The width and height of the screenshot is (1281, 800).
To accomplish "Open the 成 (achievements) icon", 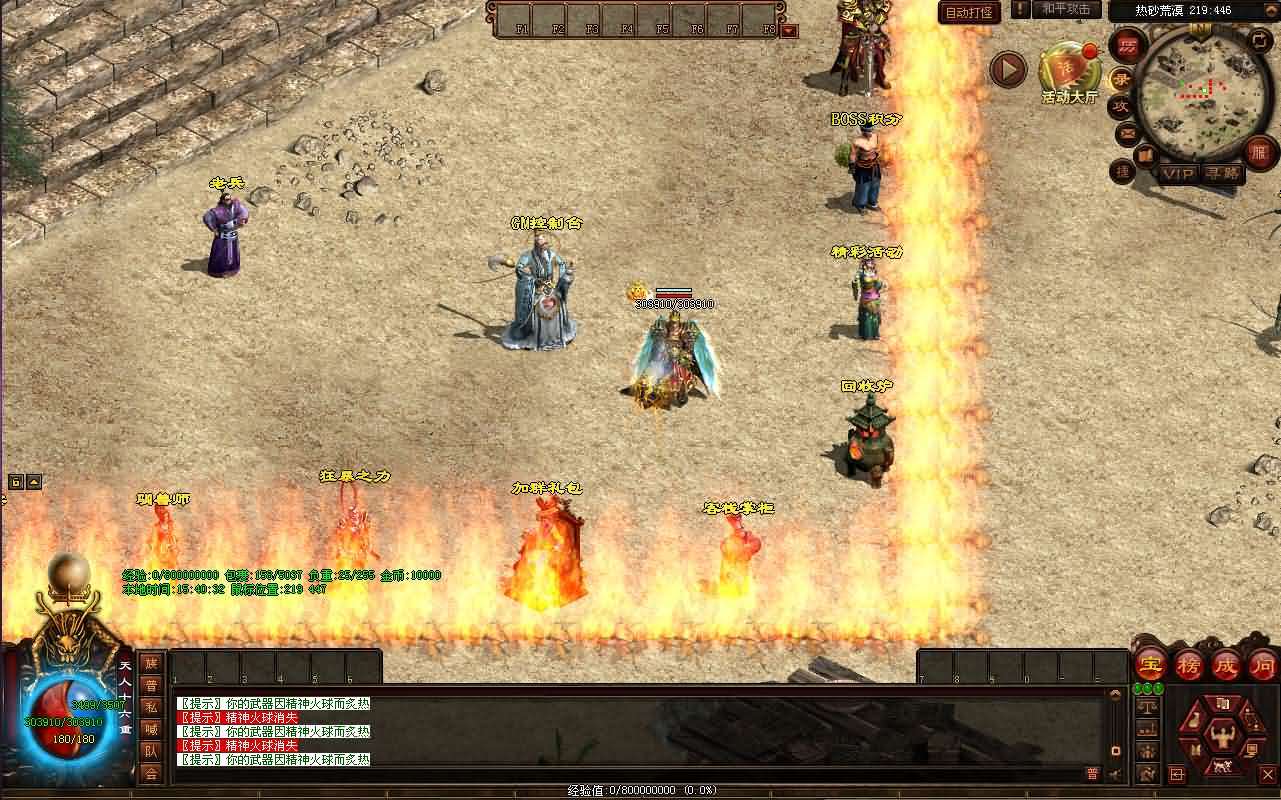I will click(x=1229, y=666).
